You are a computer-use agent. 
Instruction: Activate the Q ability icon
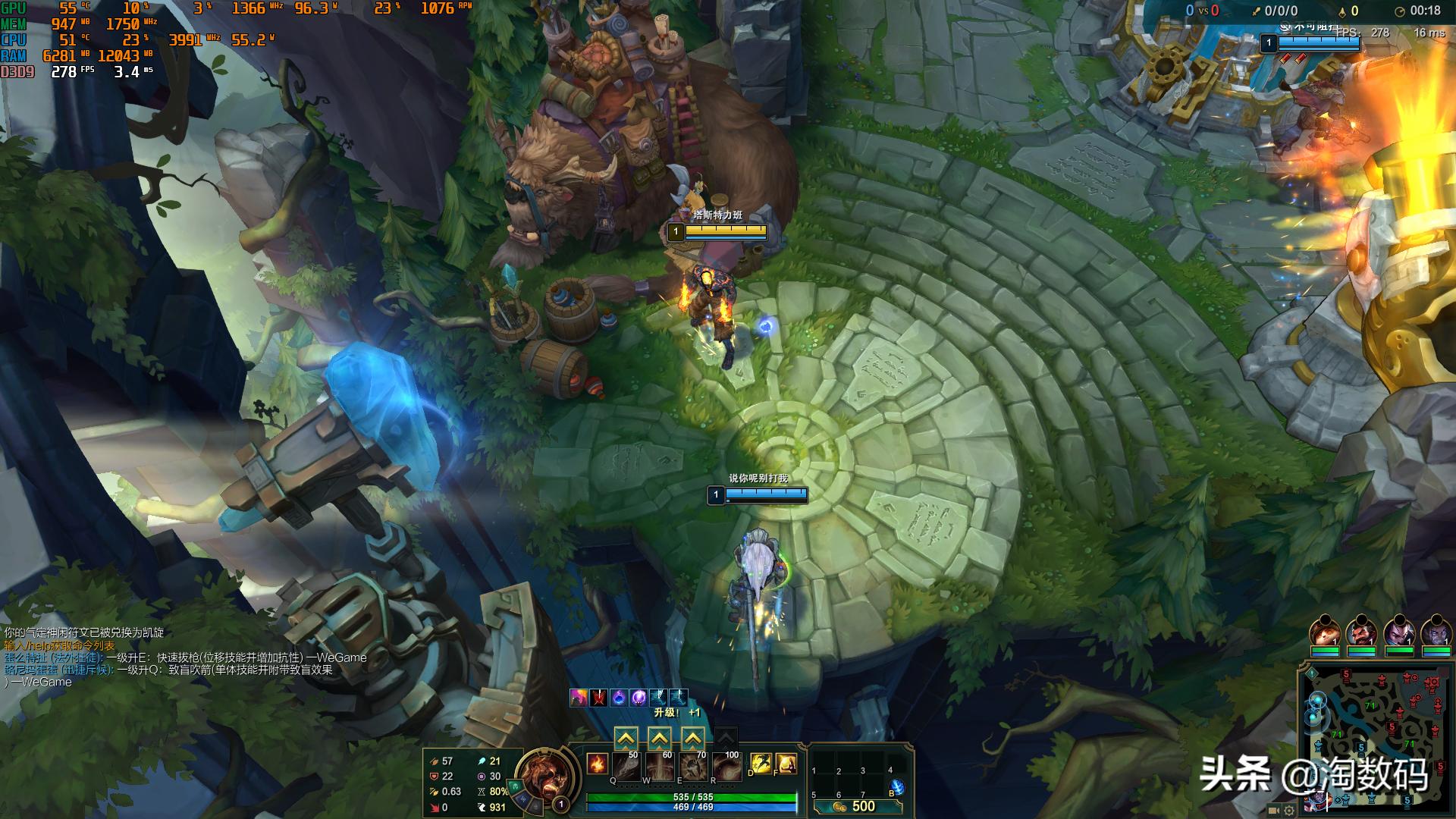click(626, 766)
